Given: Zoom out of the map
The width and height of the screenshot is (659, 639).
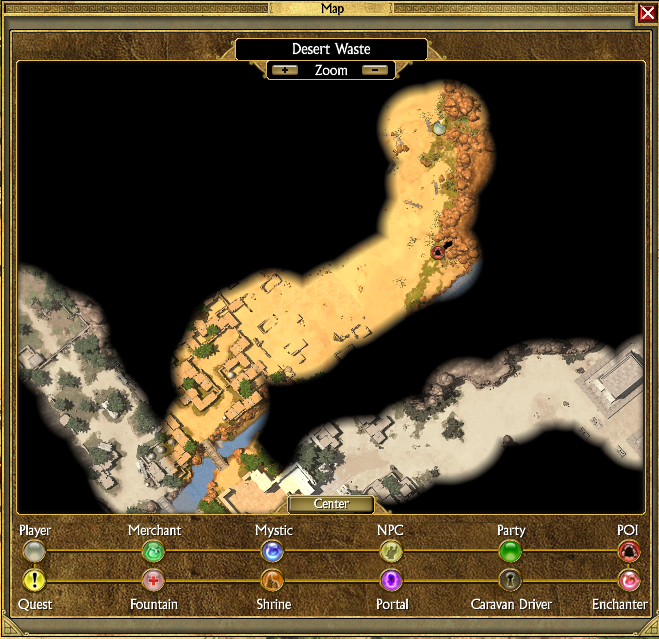Looking at the screenshot, I should click(x=375, y=70).
